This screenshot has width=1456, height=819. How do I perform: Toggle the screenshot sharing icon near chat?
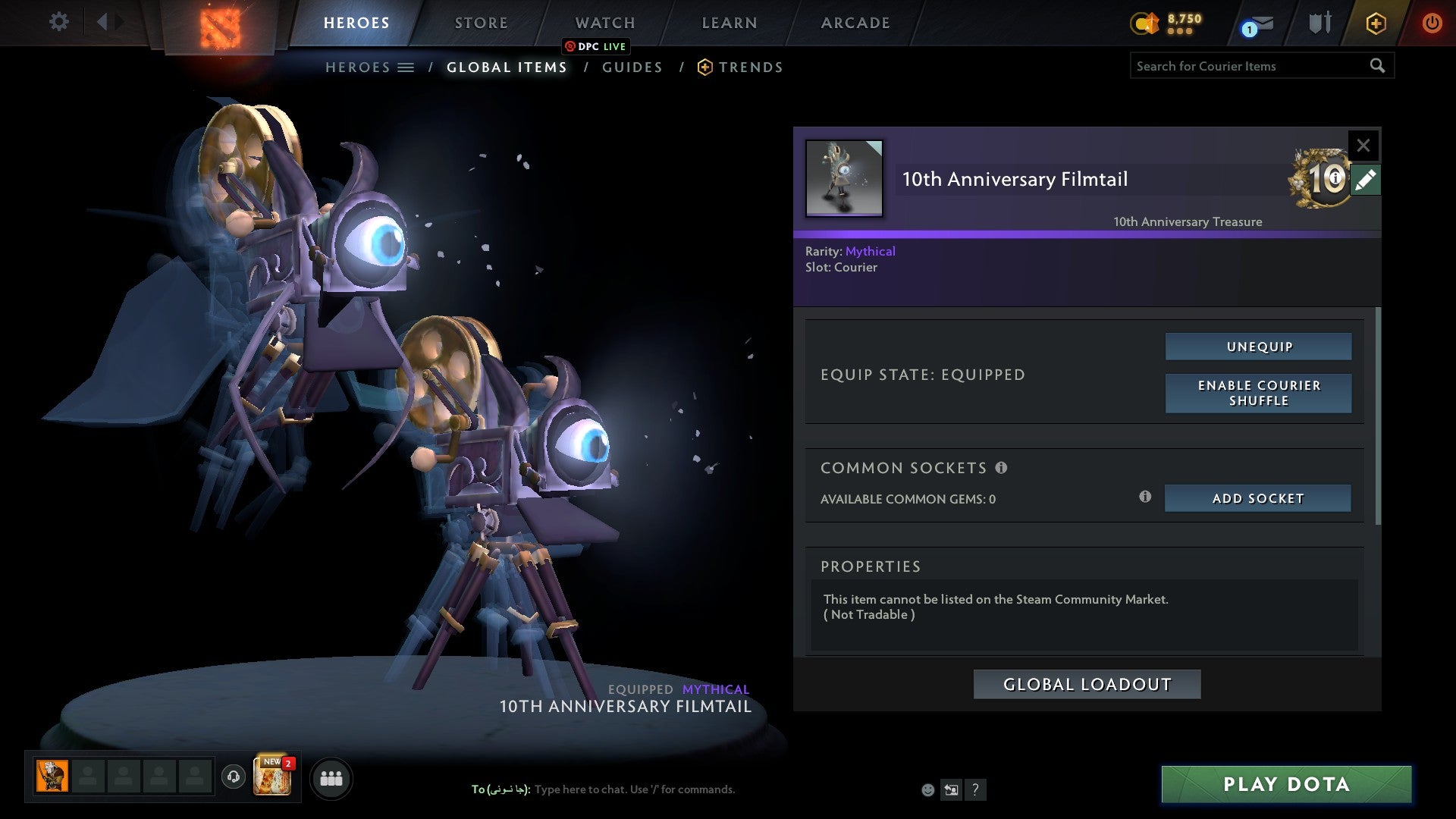(x=952, y=789)
